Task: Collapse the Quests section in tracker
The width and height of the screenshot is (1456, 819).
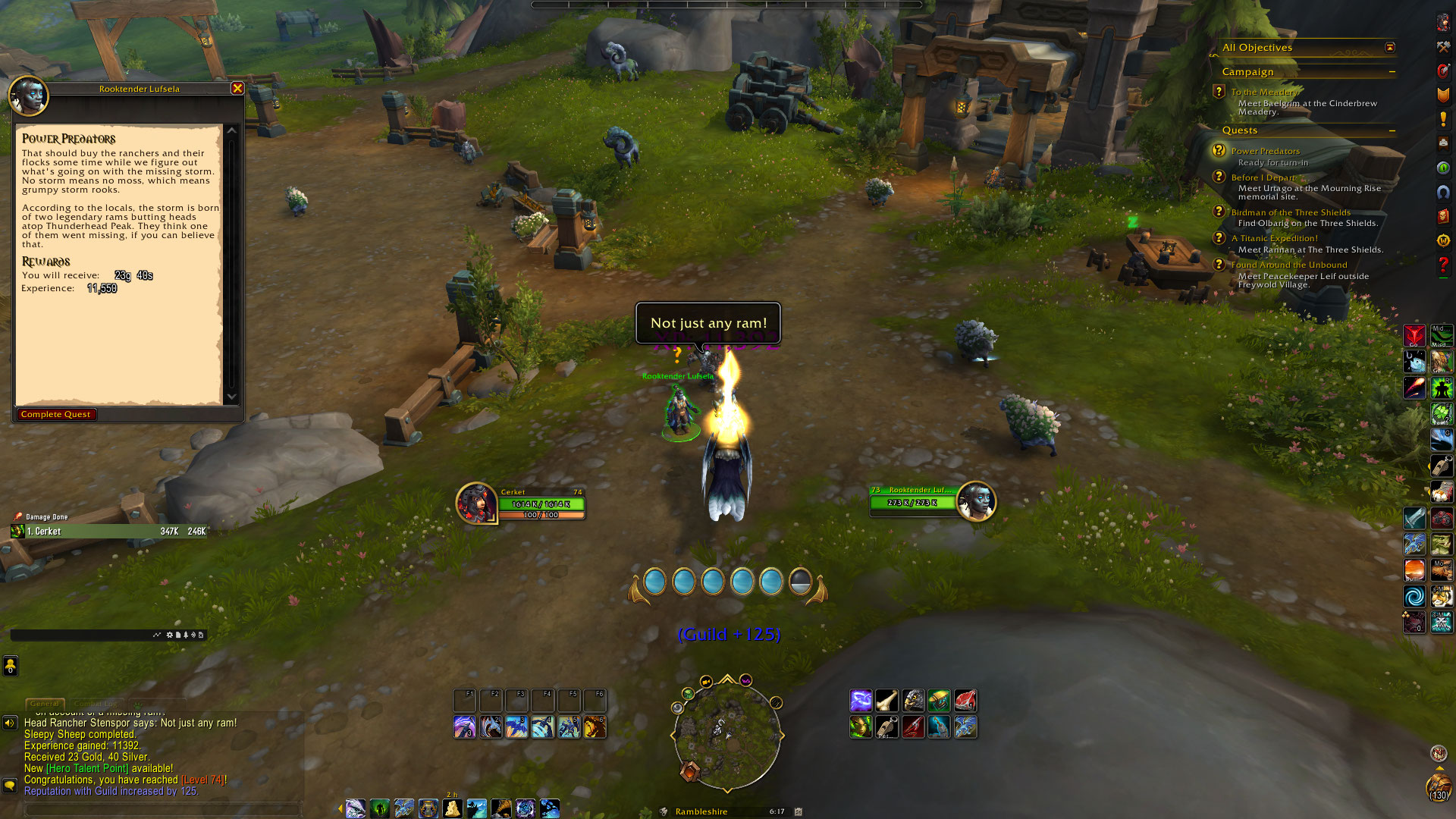Action: (x=1392, y=130)
